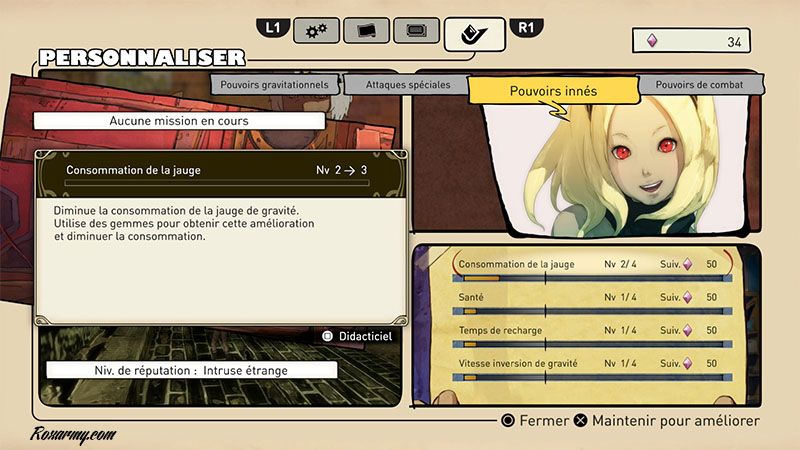The height and width of the screenshot is (450, 800).
Task: Open the gear settings top tab
Action: (316, 31)
